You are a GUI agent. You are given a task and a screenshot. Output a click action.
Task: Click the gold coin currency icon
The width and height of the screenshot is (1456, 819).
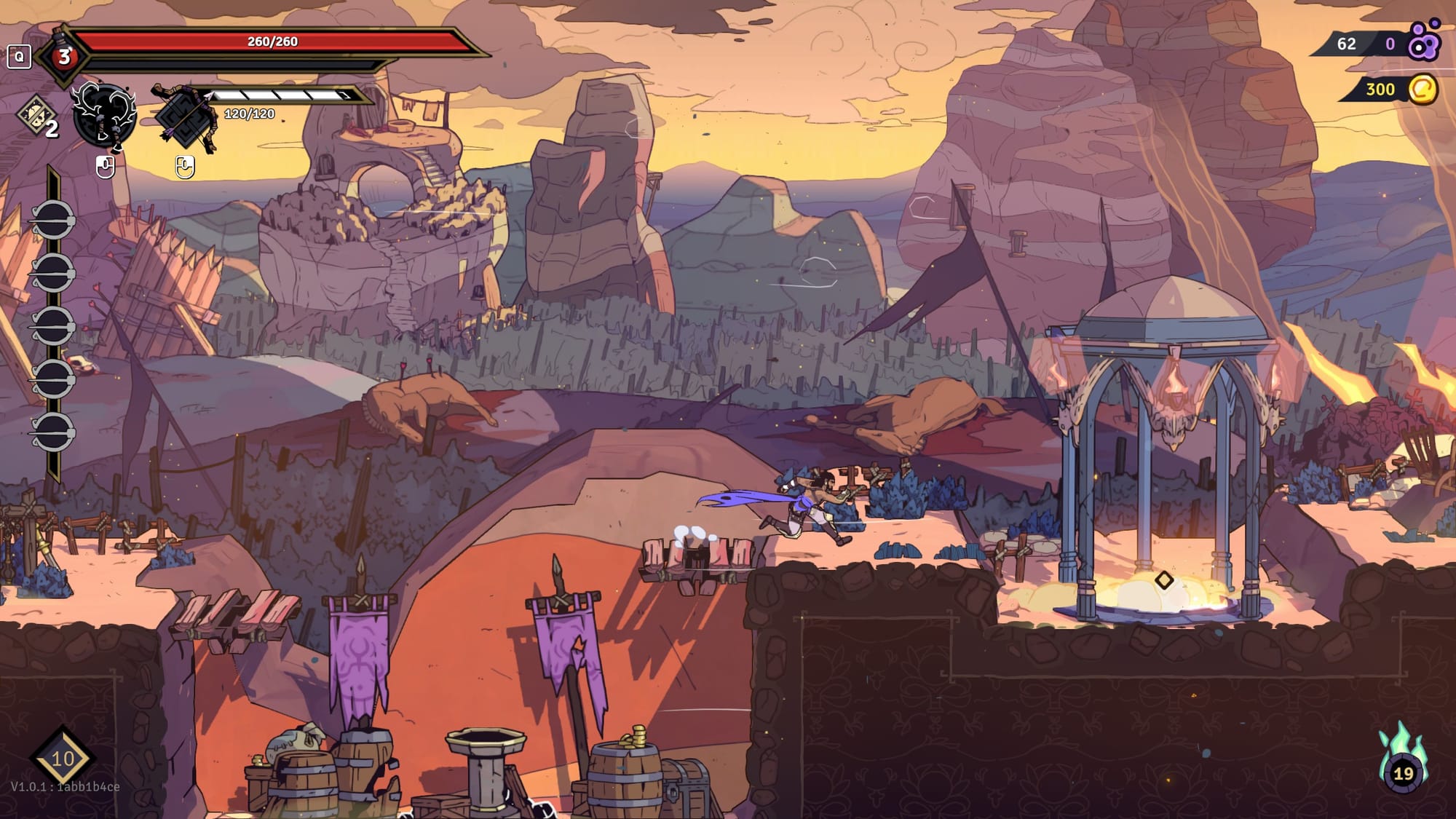(1423, 90)
